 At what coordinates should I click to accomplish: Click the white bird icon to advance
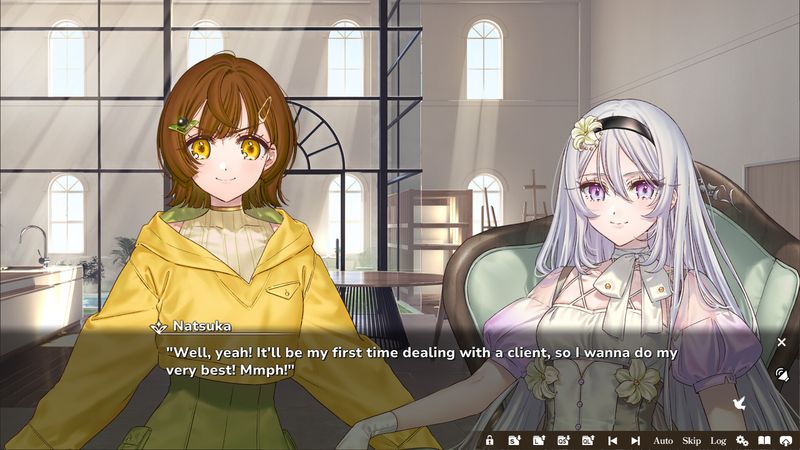pyautogui.click(x=741, y=403)
